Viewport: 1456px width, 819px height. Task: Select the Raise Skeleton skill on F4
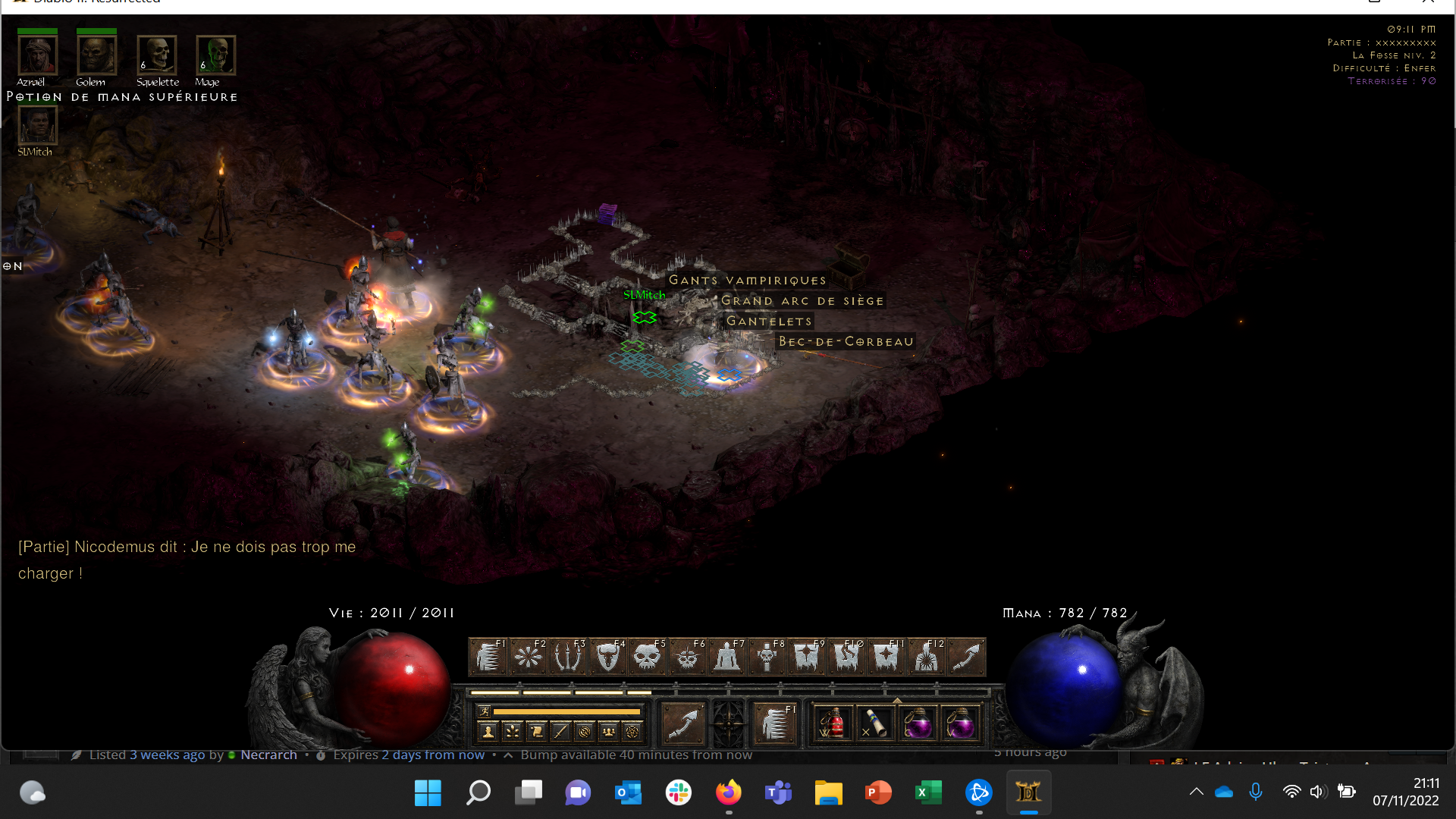(x=608, y=657)
